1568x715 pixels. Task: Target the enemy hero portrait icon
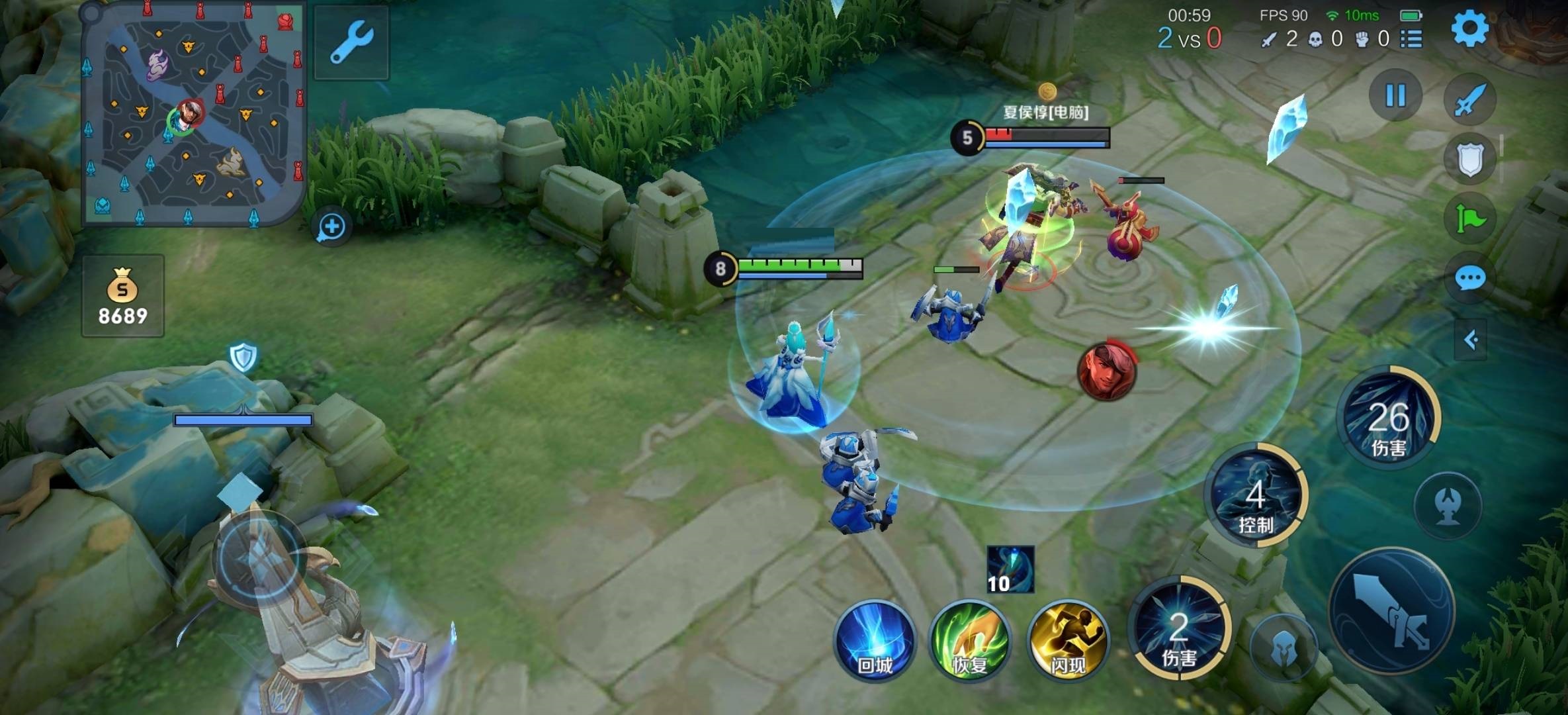click(x=1107, y=371)
